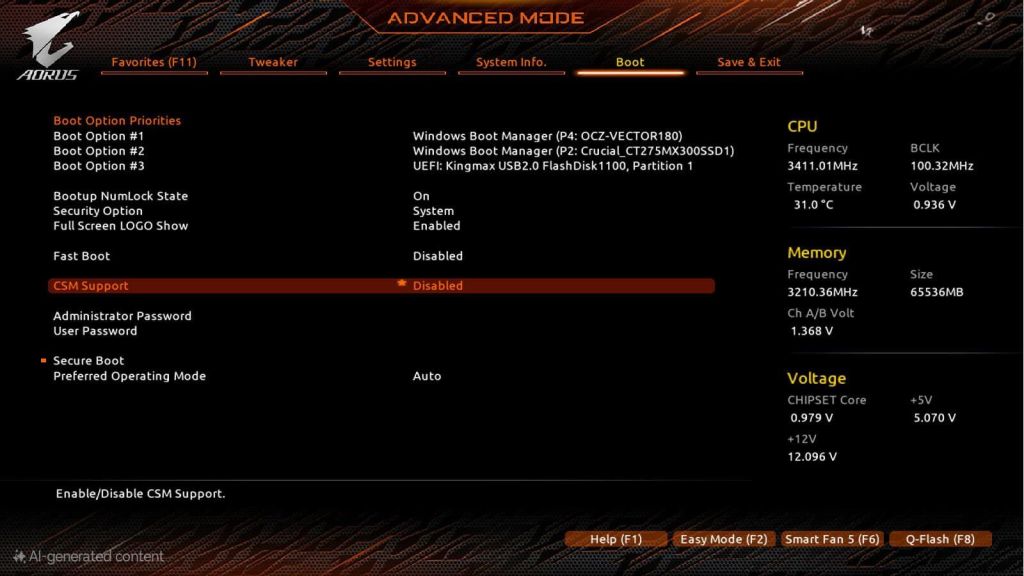This screenshot has width=1024, height=576.
Task: Open the Save & Exit tab
Action: (749, 62)
